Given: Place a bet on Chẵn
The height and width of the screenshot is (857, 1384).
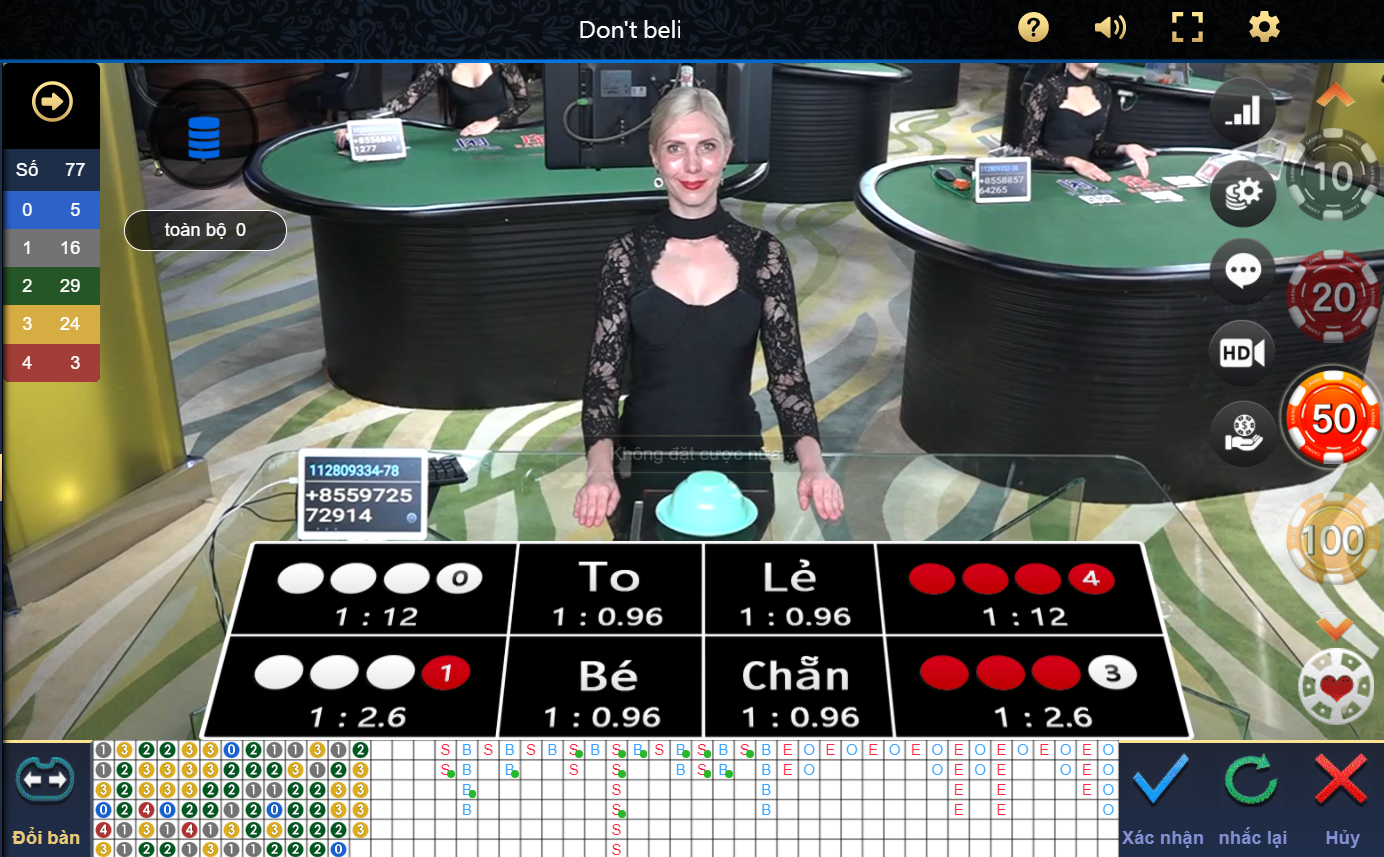Looking at the screenshot, I should click(795, 690).
